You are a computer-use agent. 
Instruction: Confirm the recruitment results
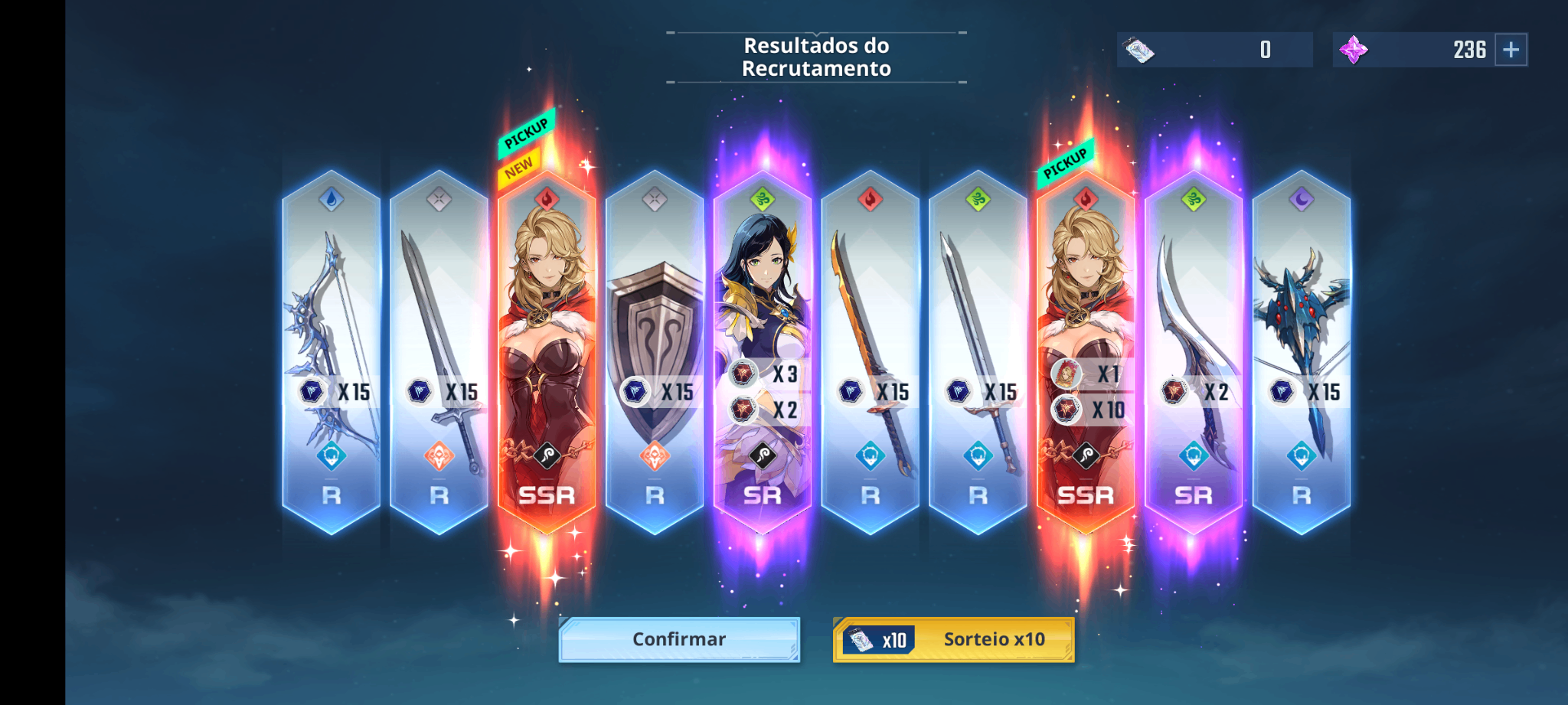pos(679,639)
